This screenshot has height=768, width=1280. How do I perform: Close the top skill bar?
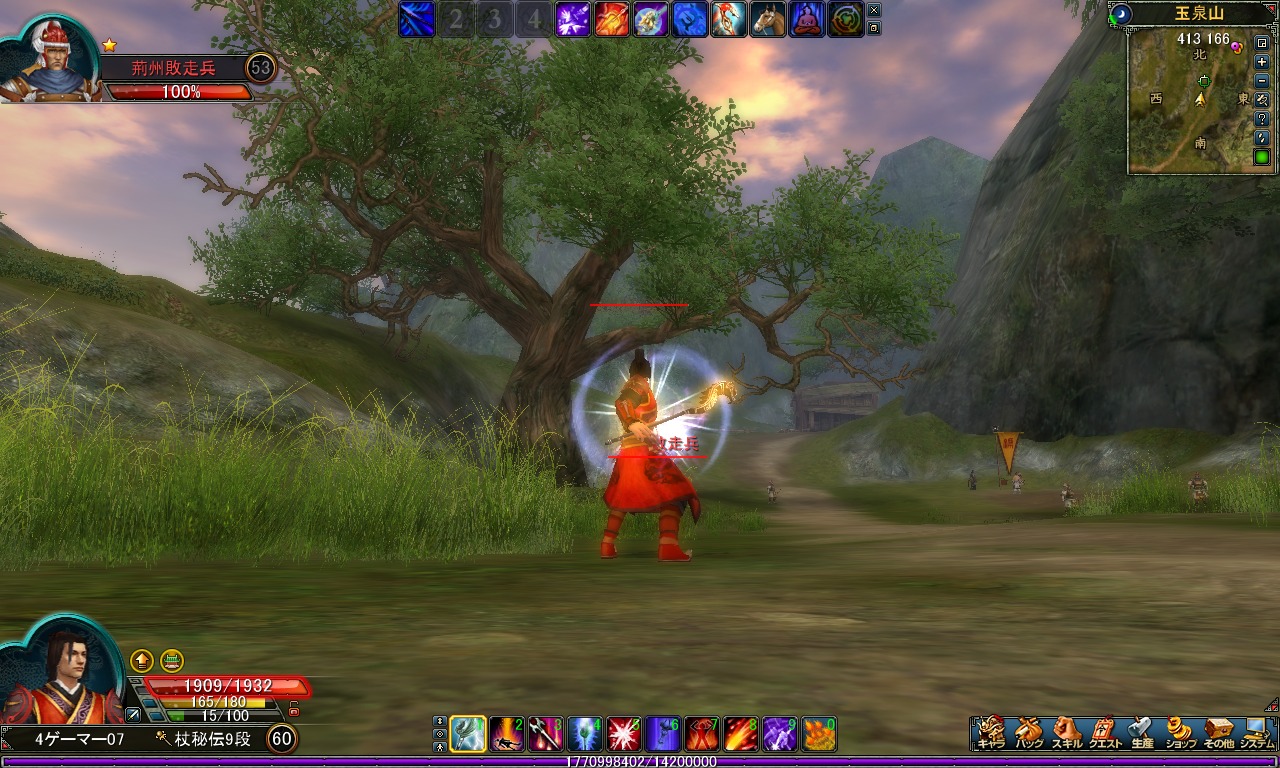coord(875,10)
